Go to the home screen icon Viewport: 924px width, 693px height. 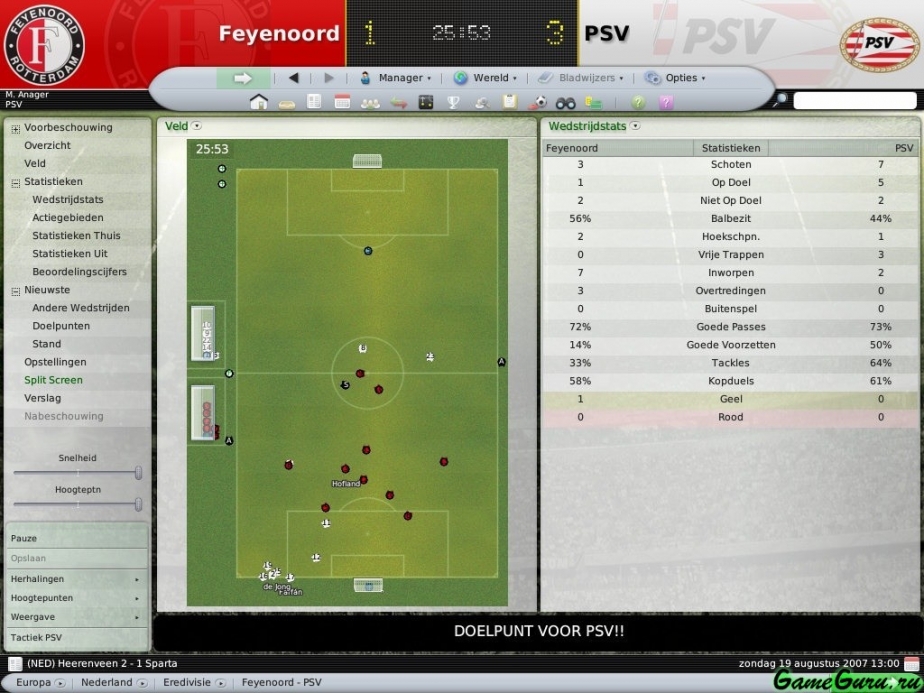259,102
